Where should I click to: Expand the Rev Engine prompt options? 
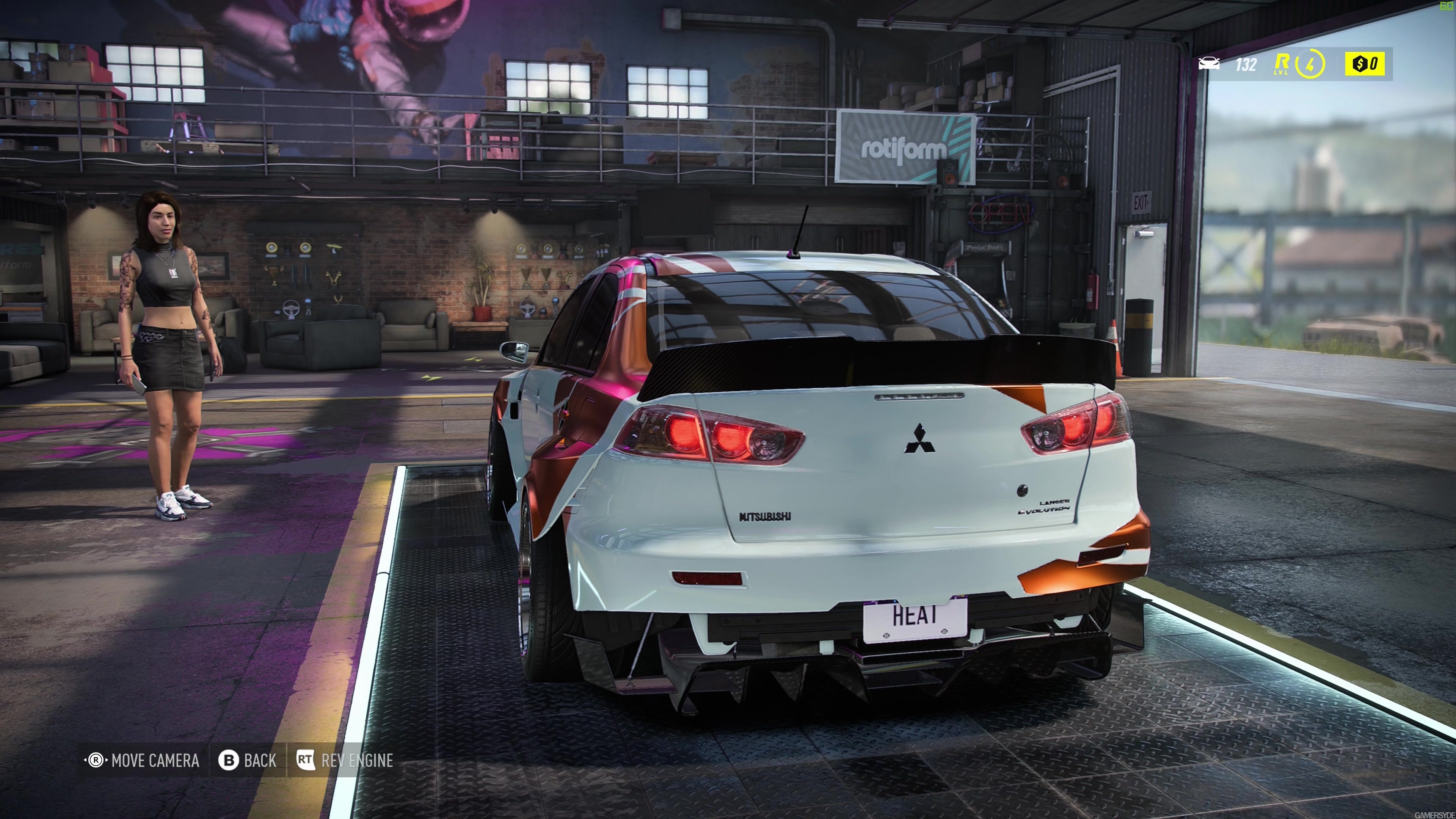[x=357, y=760]
